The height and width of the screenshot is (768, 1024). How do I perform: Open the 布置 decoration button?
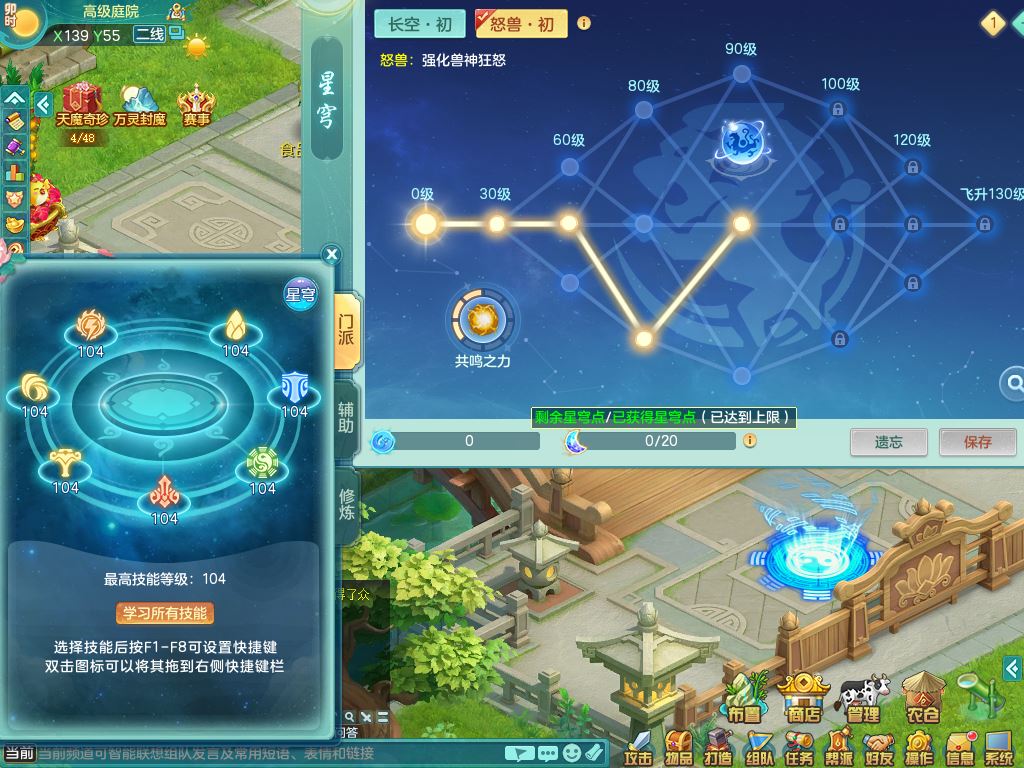(744, 698)
